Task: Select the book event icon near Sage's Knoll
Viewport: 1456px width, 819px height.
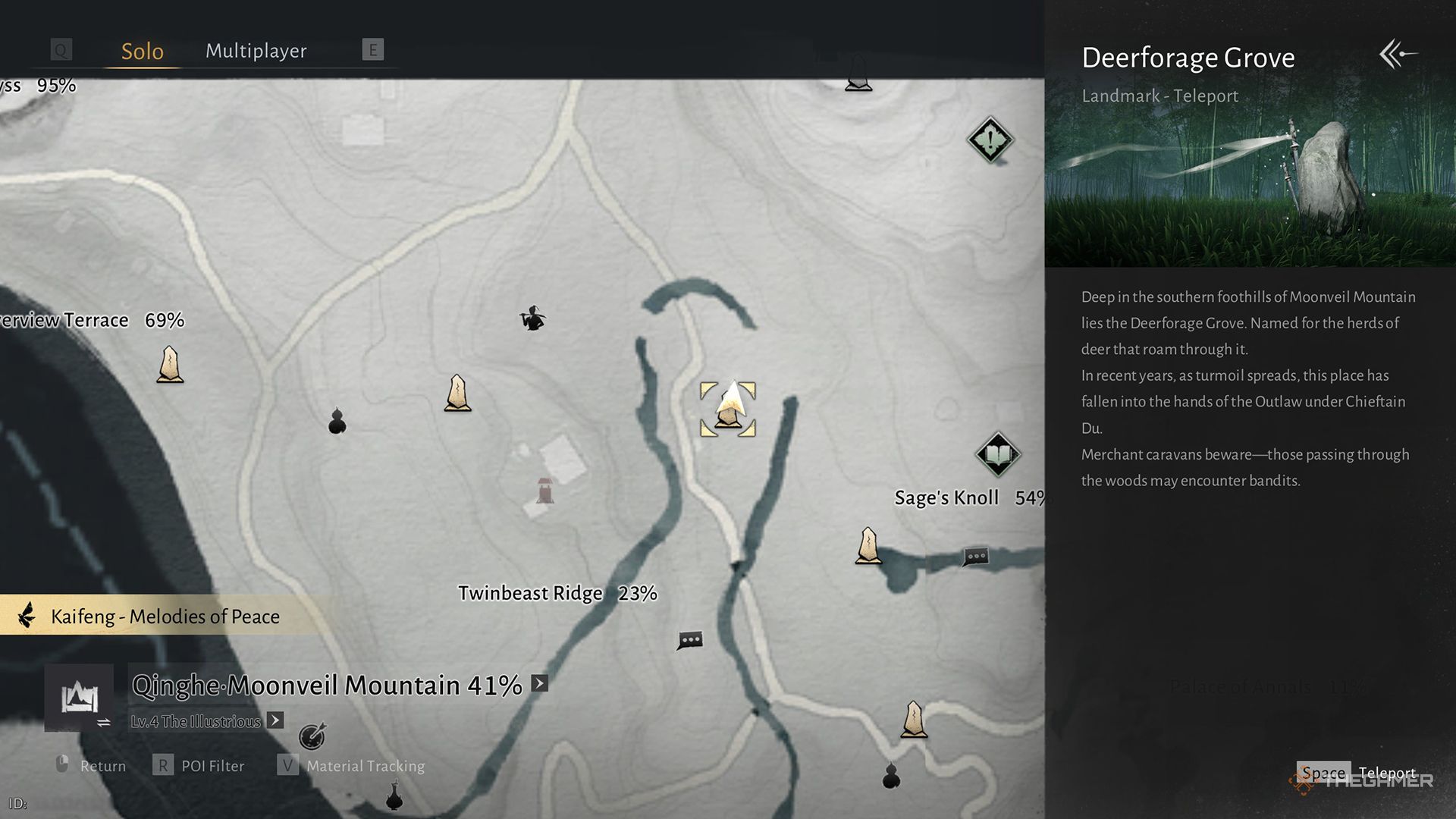Action: (x=999, y=455)
